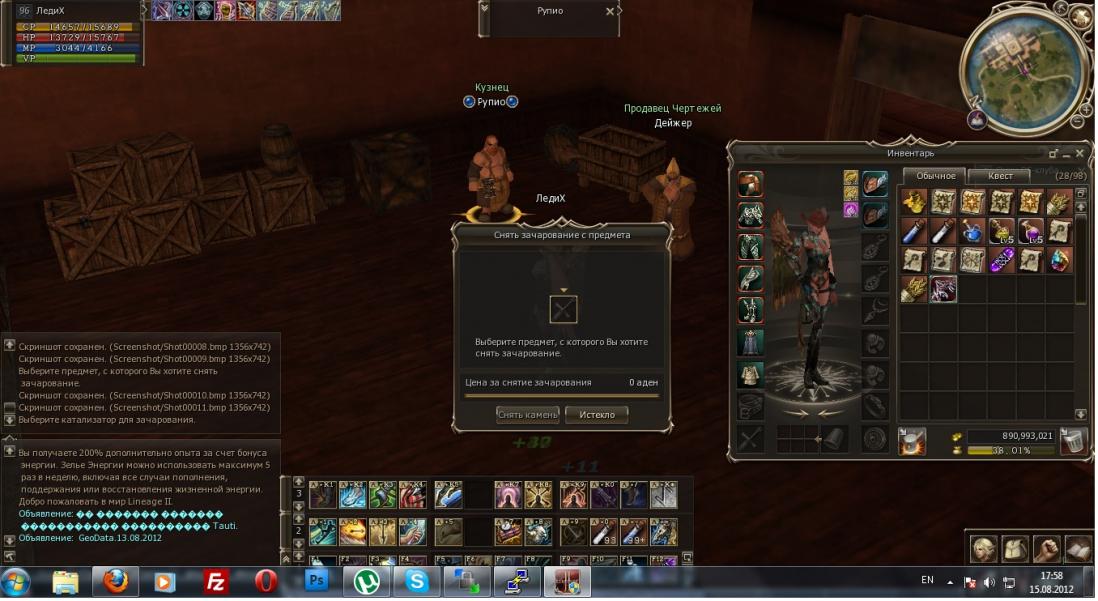Switch to the "Квест" inventory tab

tap(1000, 176)
